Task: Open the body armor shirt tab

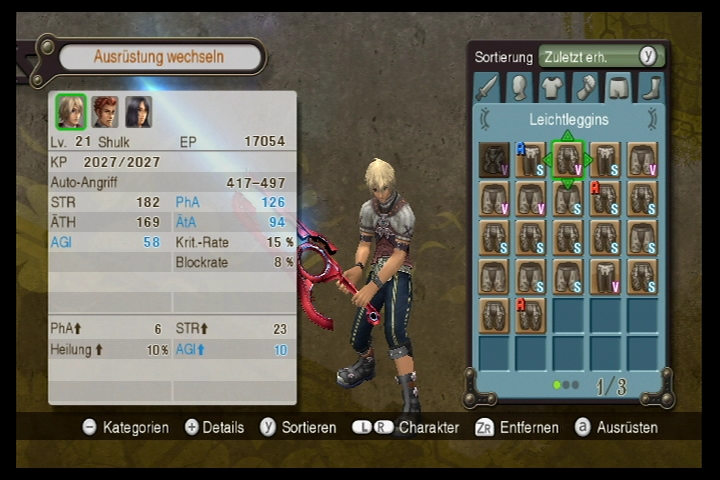Action: click(552, 88)
